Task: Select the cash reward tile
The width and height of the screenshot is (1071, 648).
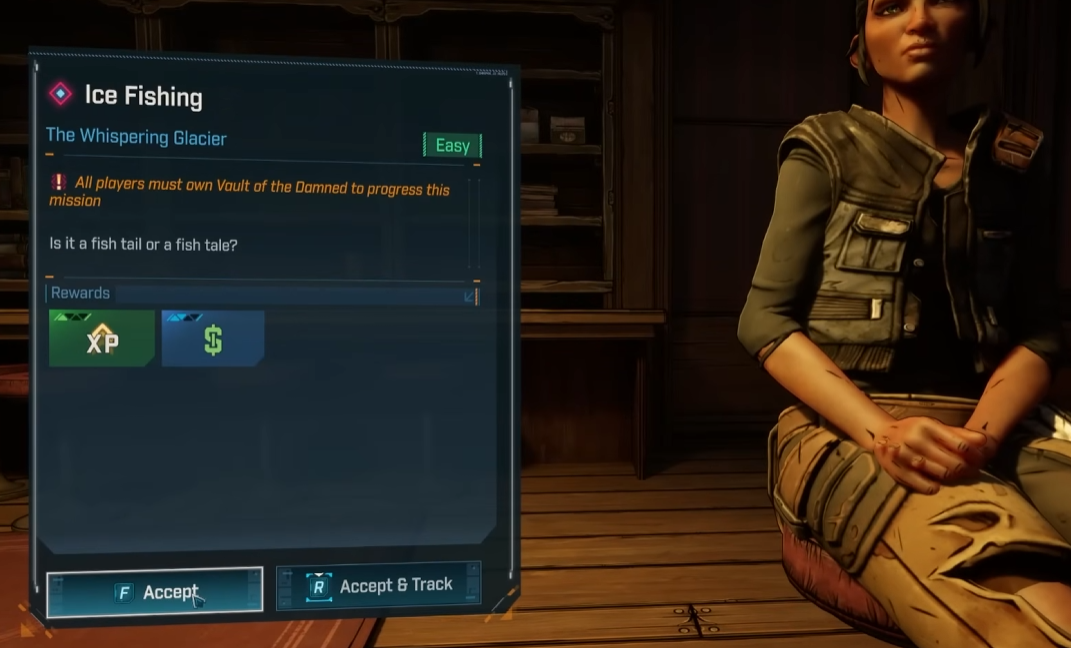Action: click(213, 339)
